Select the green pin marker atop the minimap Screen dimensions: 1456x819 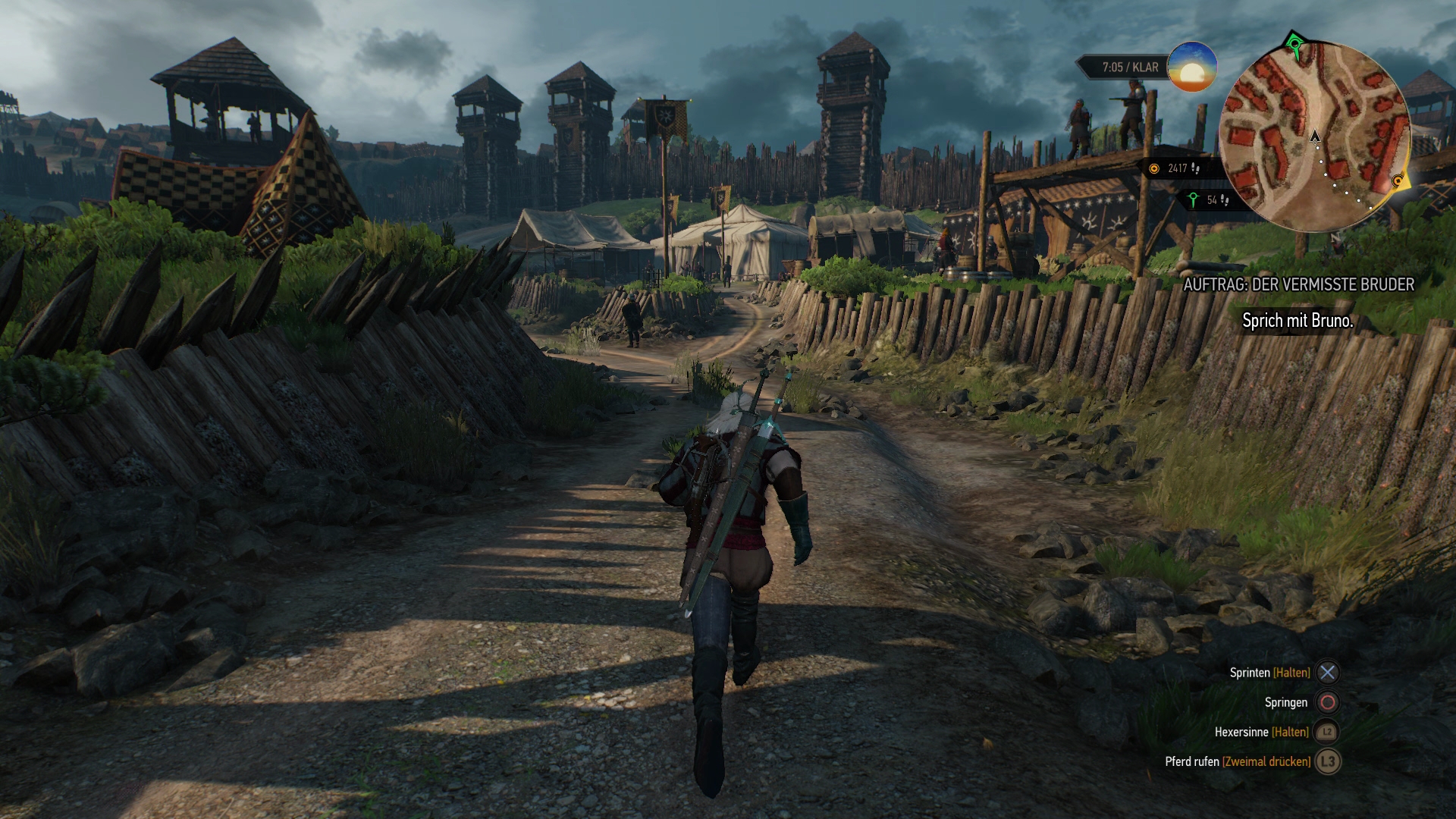(1295, 45)
